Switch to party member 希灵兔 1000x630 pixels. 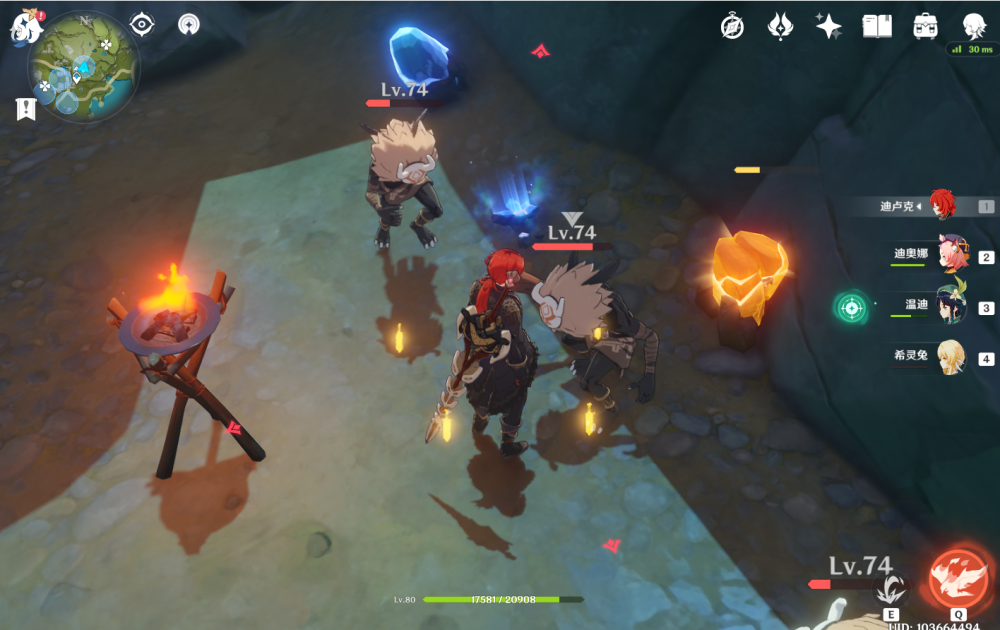pos(951,357)
